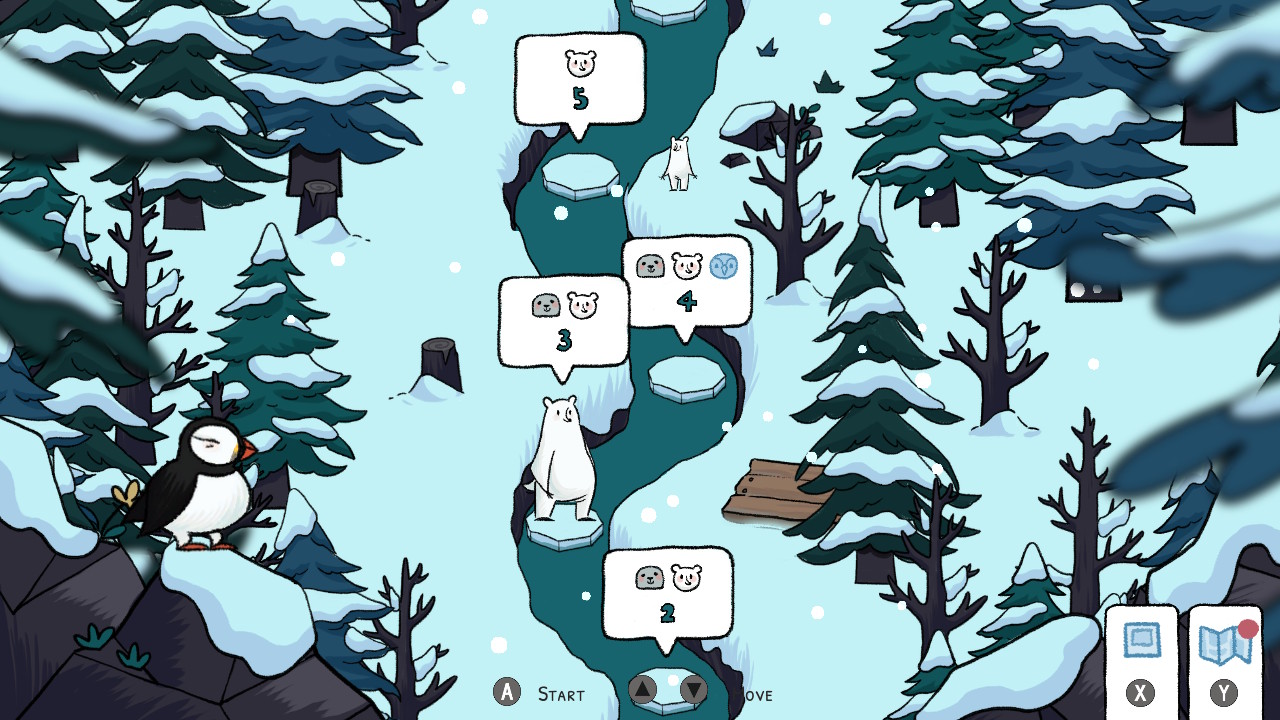Click the up arrow move control
This screenshot has width=1280, height=720.
point(643,690)
